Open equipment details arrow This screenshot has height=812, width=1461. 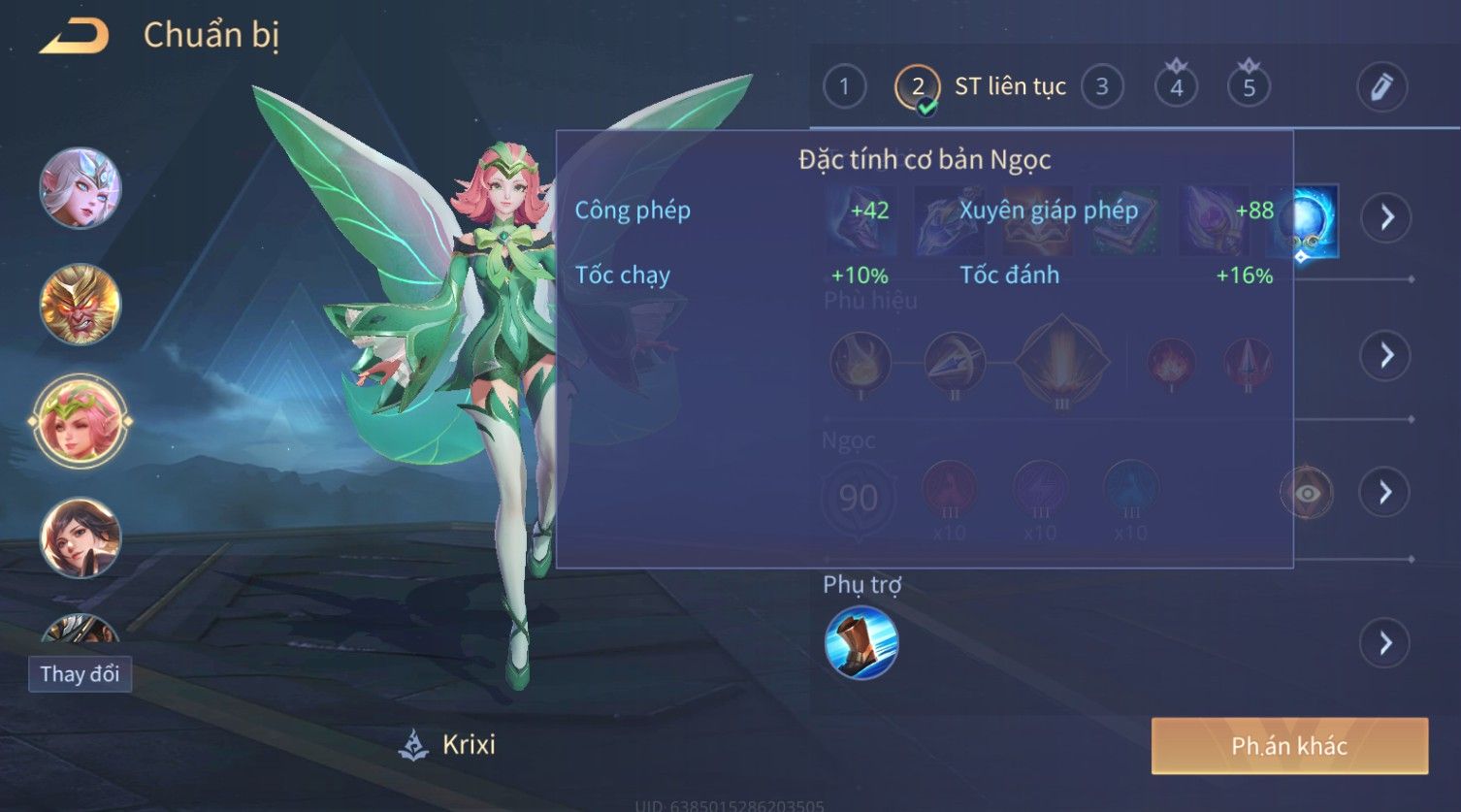[x=1386, y=217]
